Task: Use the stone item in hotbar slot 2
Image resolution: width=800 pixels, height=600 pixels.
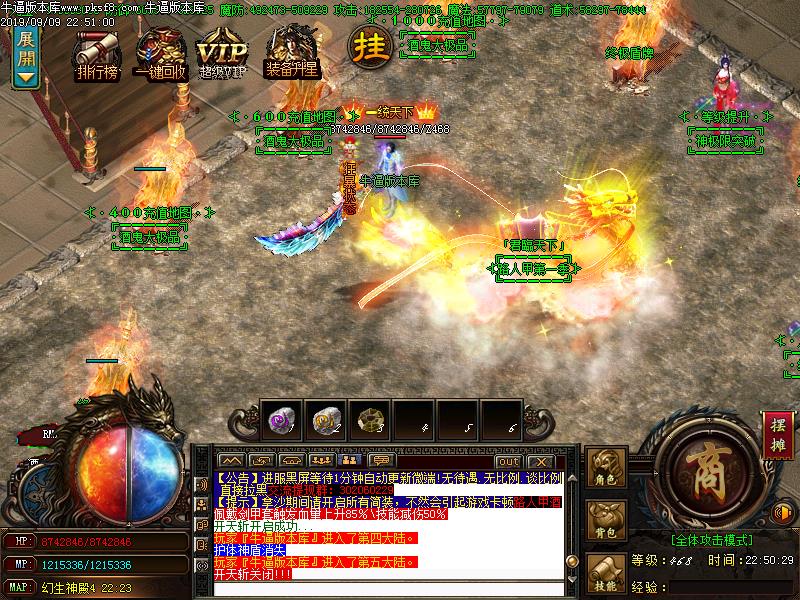Action: pyautogui.click(x=323, y=420)
